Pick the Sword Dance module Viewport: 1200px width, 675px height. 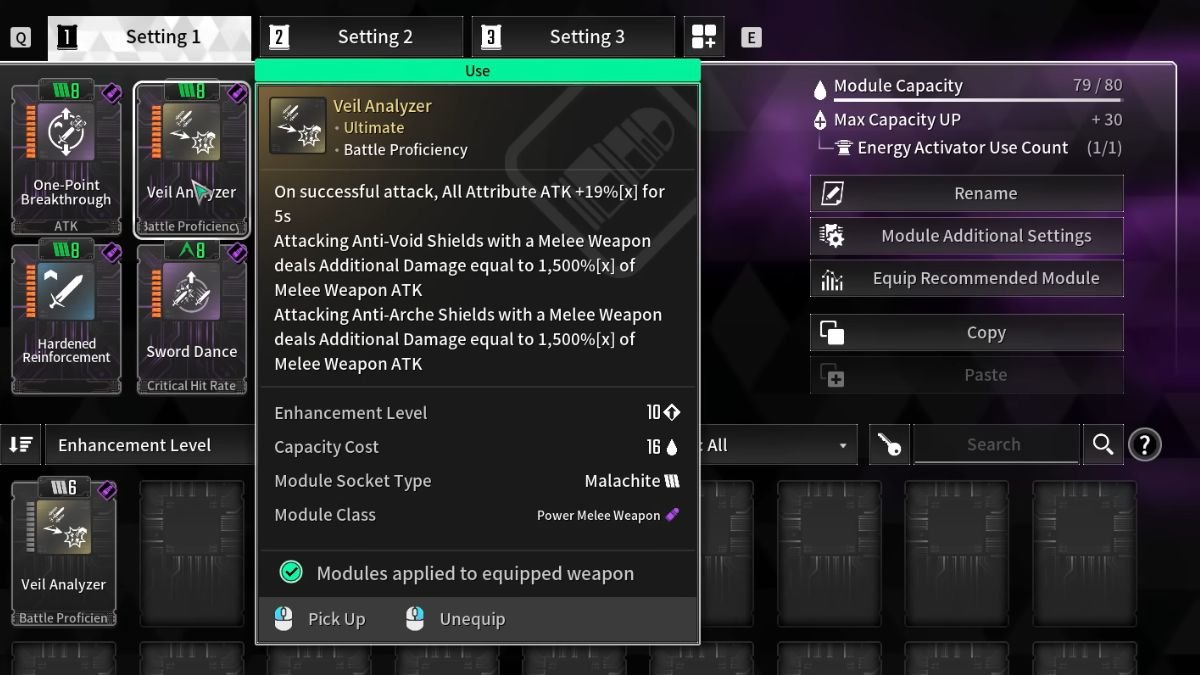pyautogui.click(x=191, y=318)
